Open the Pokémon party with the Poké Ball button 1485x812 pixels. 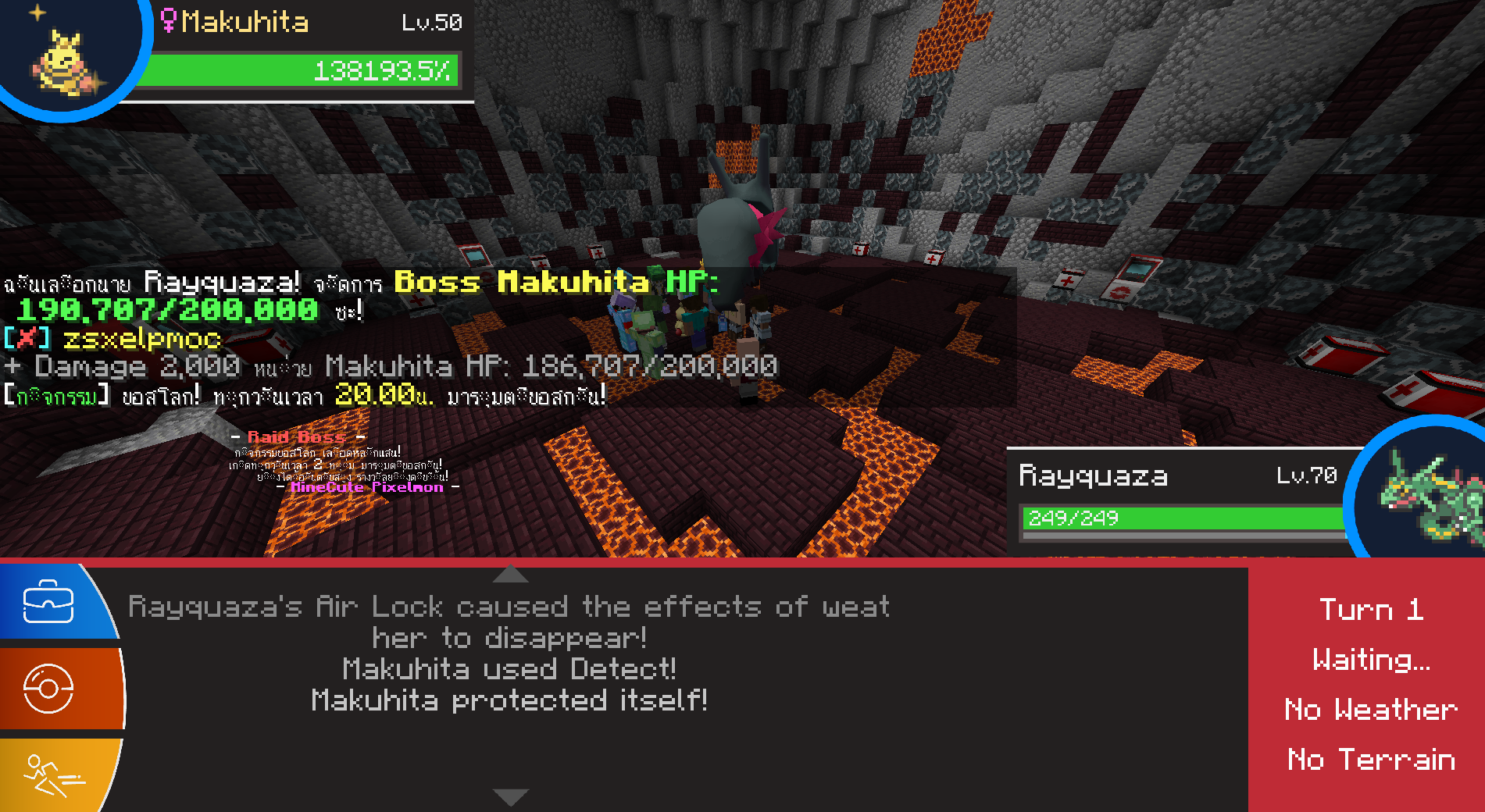(x=48, y=689)
